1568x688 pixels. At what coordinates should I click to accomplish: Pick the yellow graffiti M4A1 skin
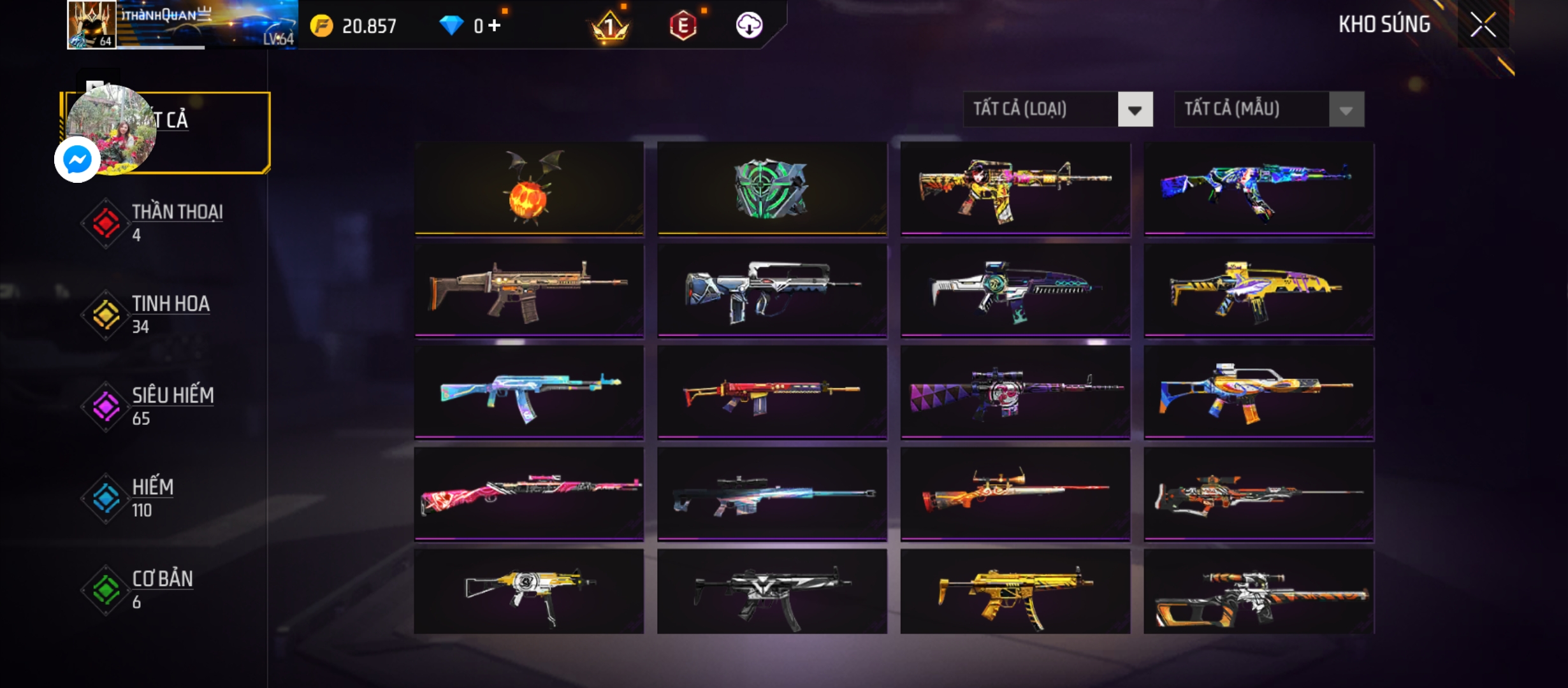click(x=1015, y=189)
